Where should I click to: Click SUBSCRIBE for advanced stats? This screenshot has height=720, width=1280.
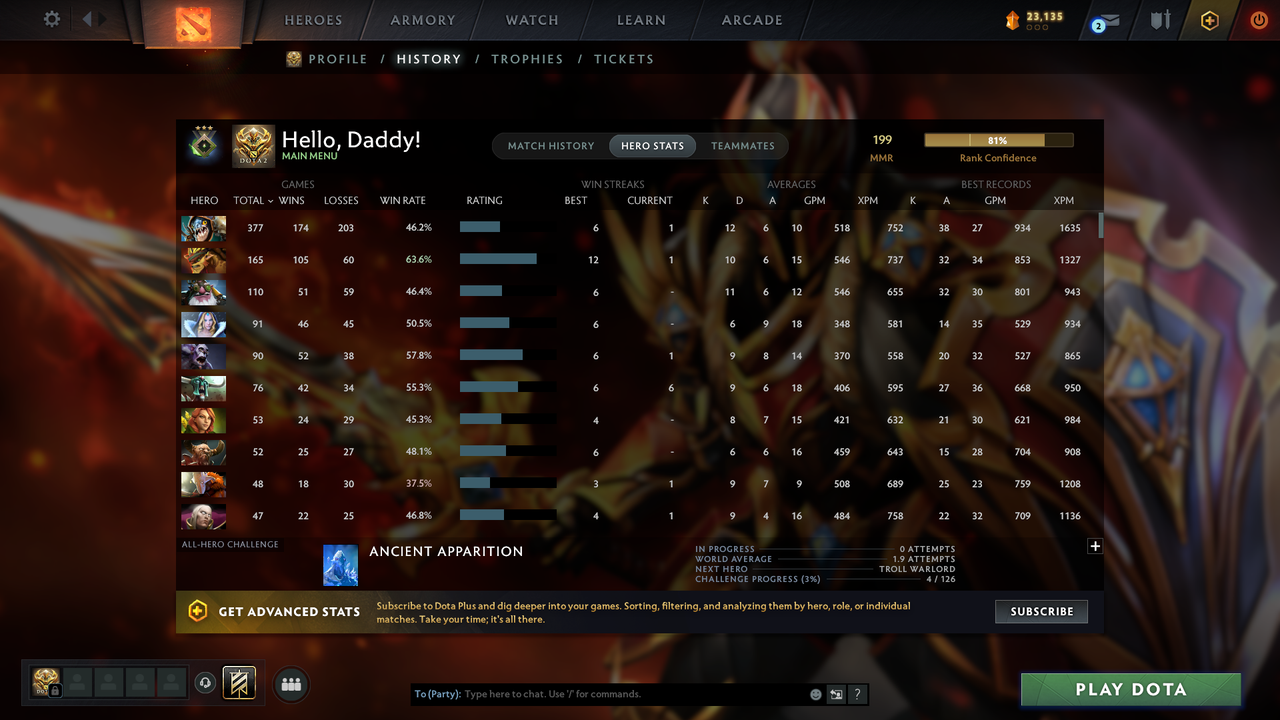(1041, 611)
